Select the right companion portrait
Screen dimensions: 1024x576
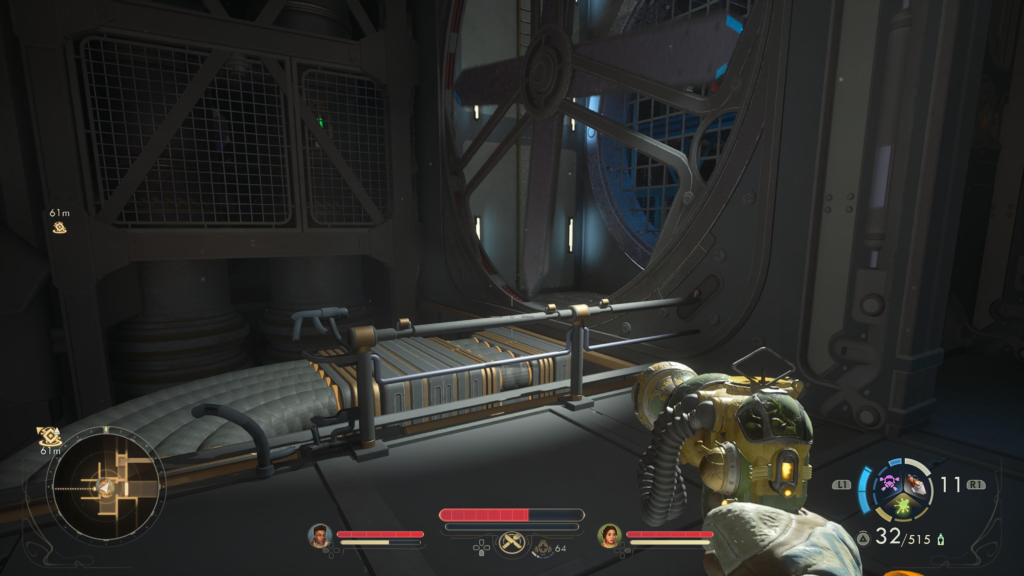[x=609, y=536]
